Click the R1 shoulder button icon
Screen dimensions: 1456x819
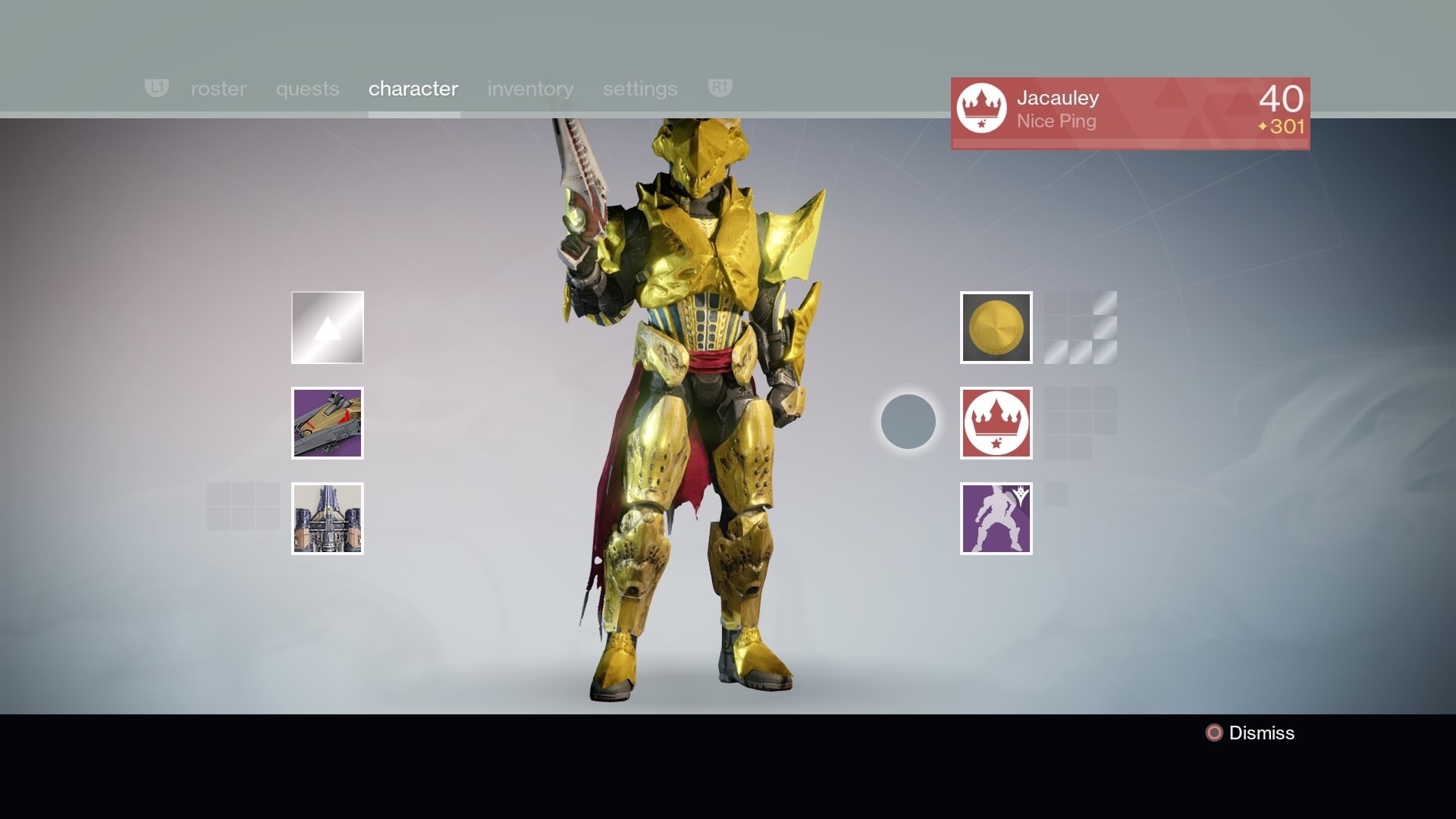(719, 88)
